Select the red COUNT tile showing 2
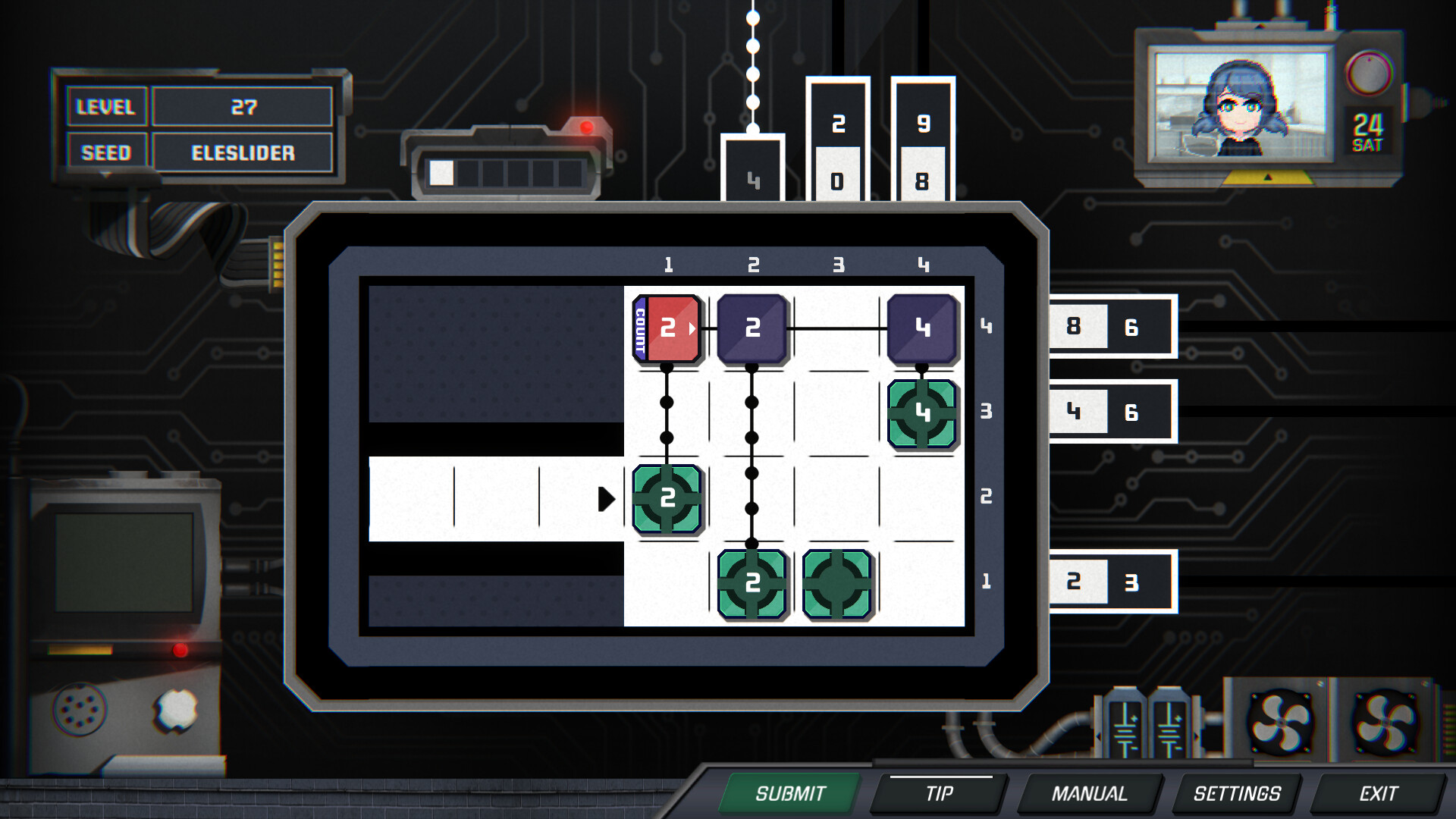The height and width of the screenshot is (819, 1456). [x=668, y=328]
